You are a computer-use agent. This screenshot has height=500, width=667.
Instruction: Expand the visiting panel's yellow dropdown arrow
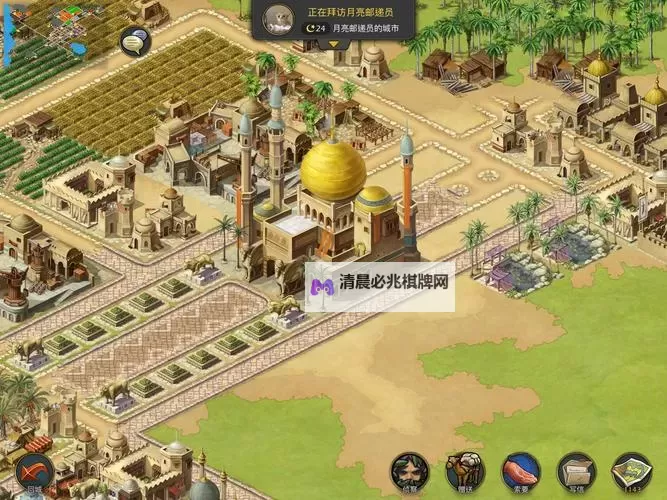click(334, 43)
